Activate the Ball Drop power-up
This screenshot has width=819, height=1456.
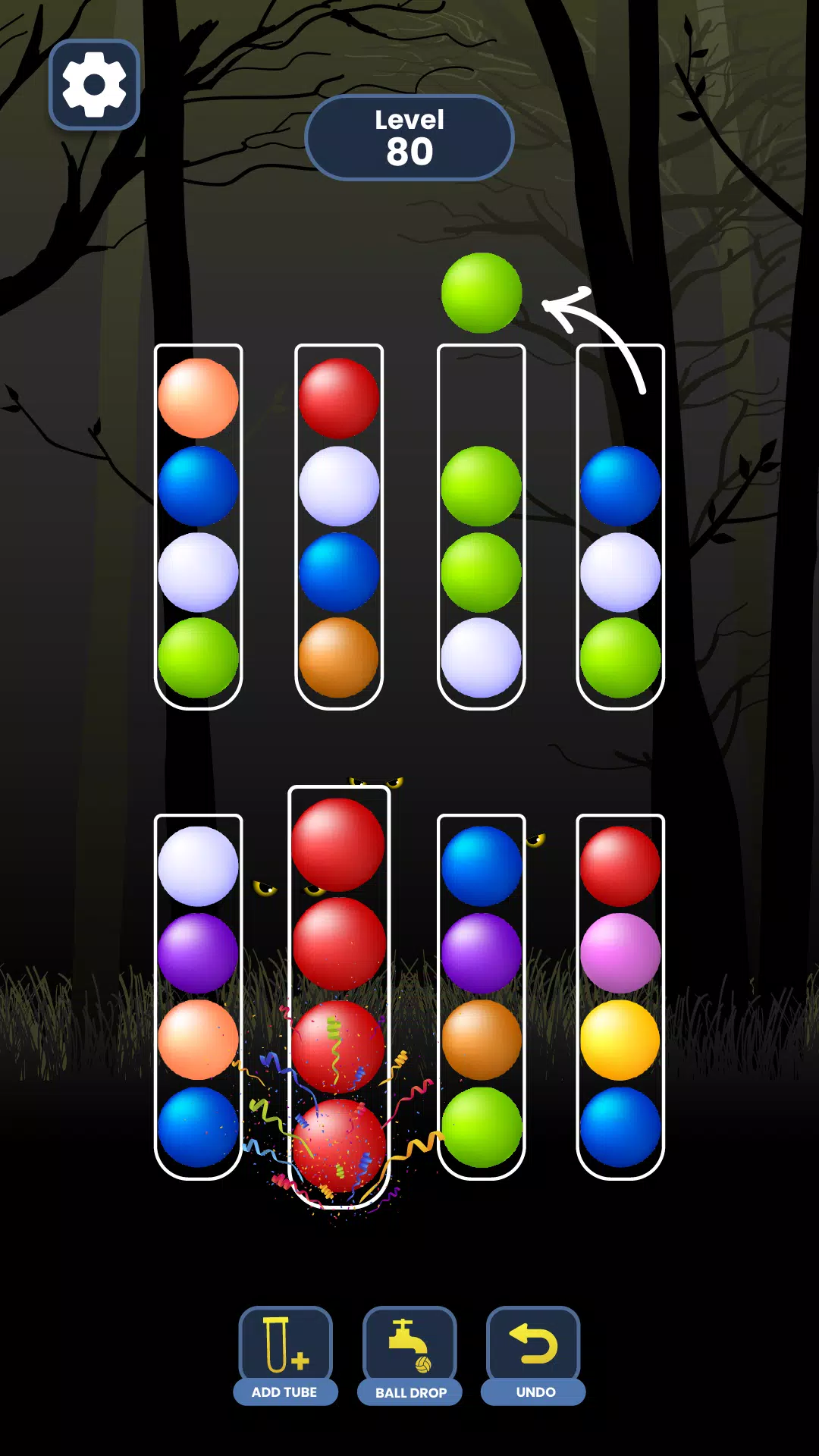(409, 1354)
